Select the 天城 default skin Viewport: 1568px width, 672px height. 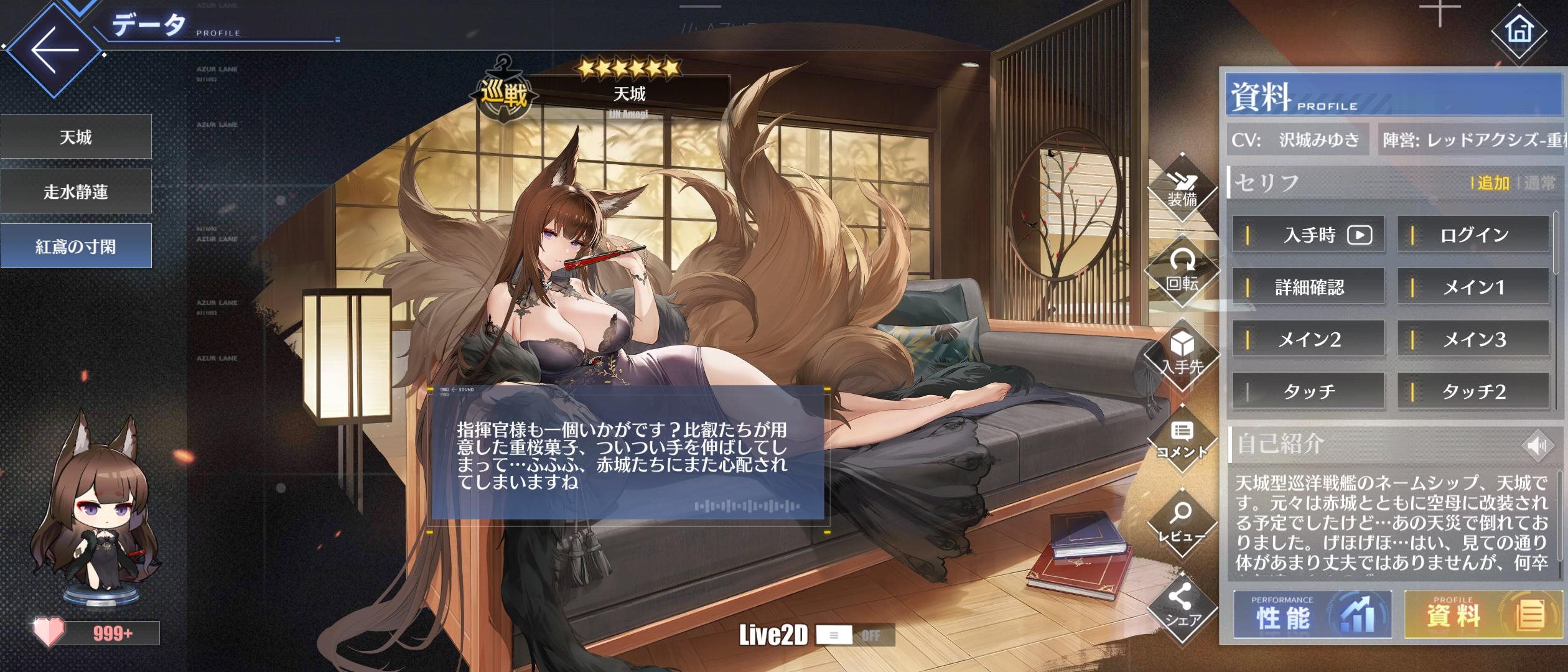click(76, 137)
